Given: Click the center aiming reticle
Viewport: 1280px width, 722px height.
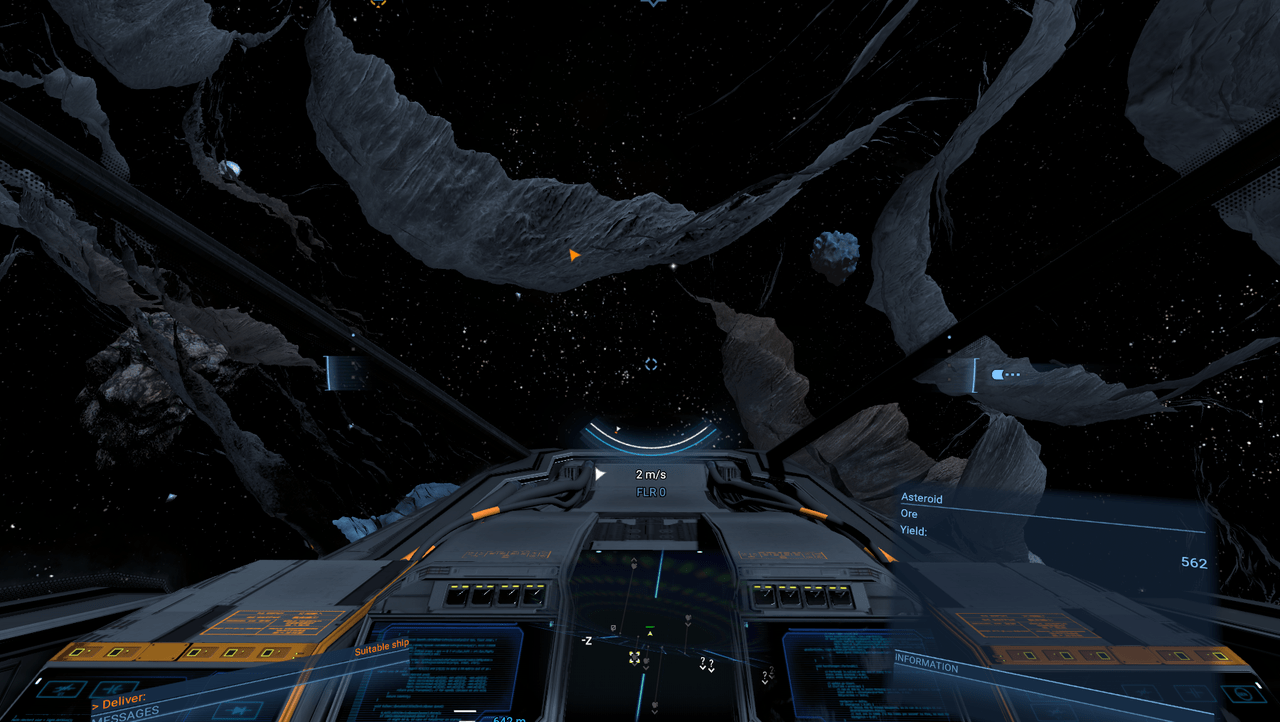Looking at the screenshot, I should coord(651,364).
